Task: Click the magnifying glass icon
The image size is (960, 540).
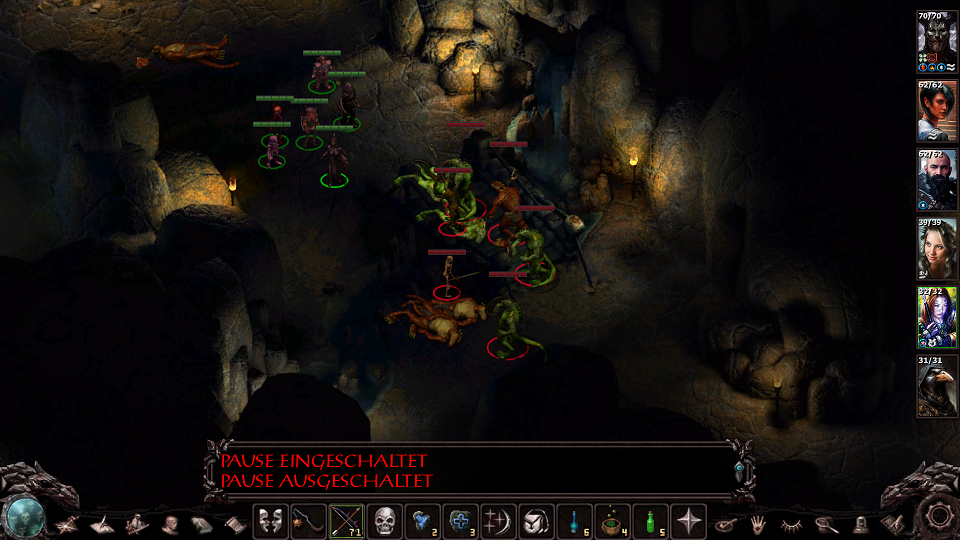Action: 826,523
